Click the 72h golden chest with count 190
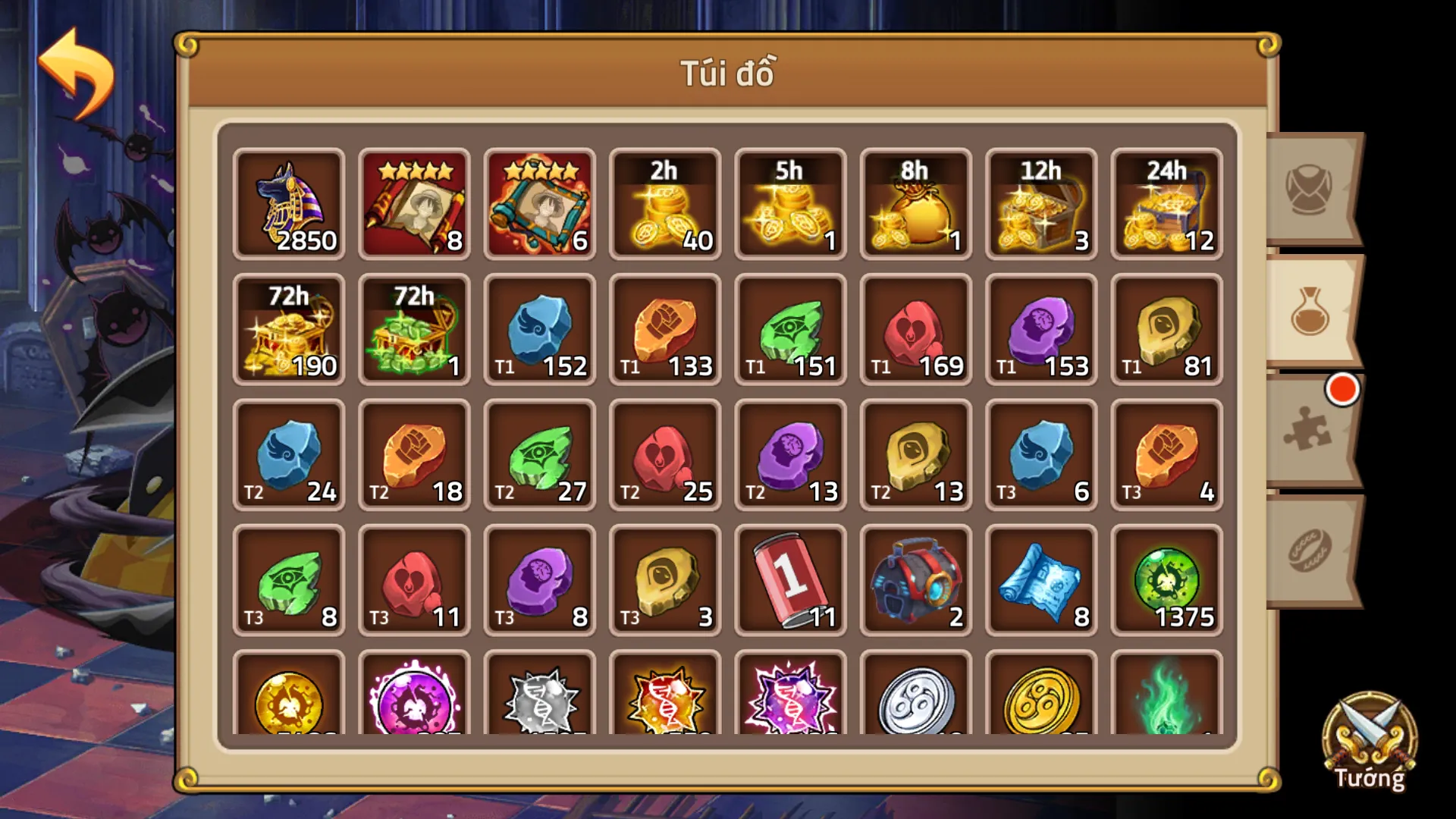1456x819 pixels. (x=289, y=329)
